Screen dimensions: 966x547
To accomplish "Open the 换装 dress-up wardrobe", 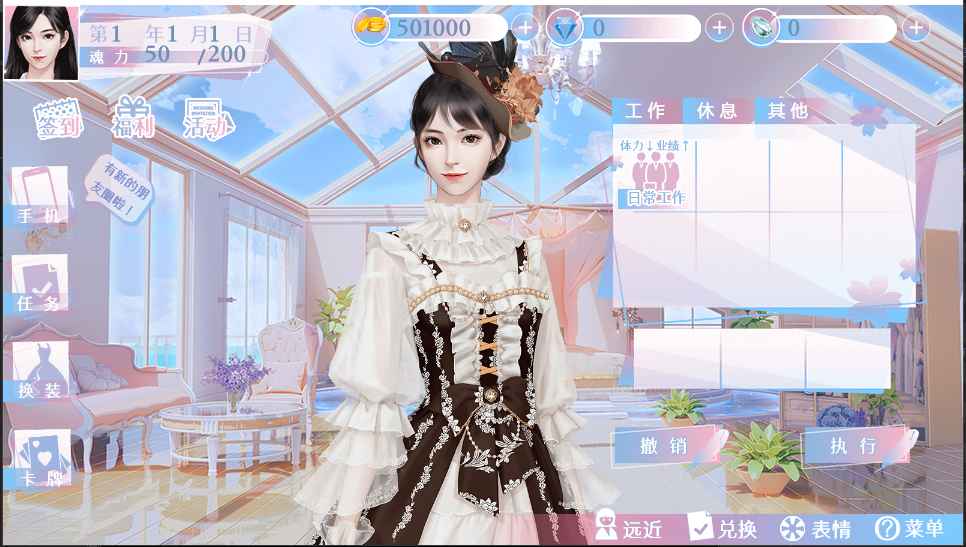I will coord(40,371).
